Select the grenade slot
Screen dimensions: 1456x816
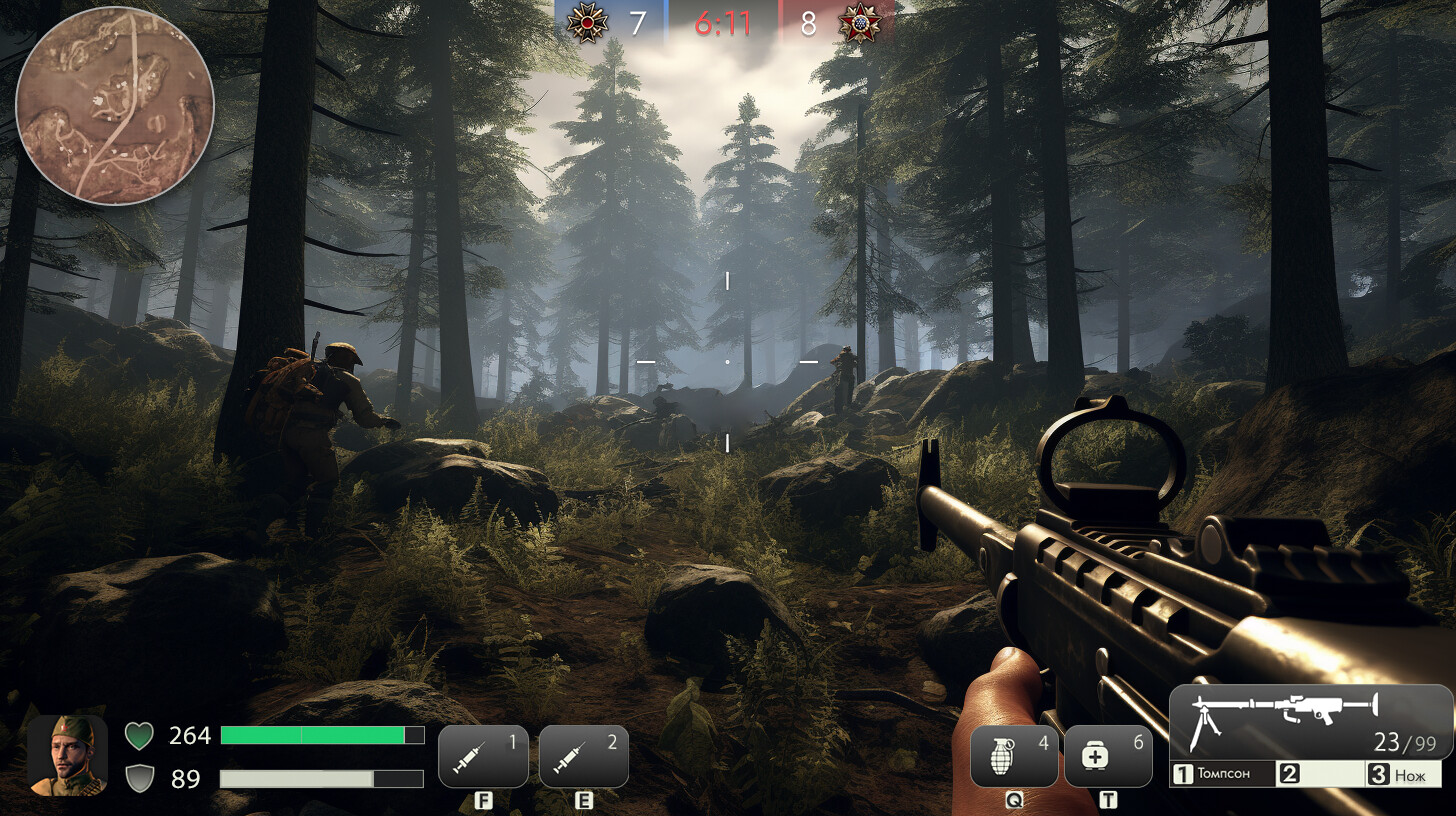coord(1014,756)
